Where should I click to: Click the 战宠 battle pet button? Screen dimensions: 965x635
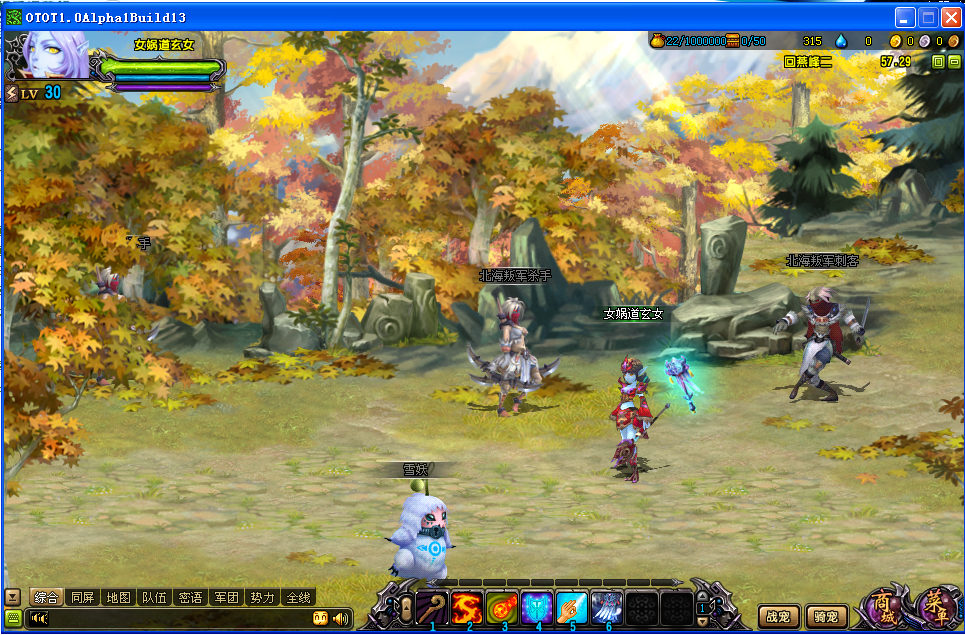pos(779,617)
